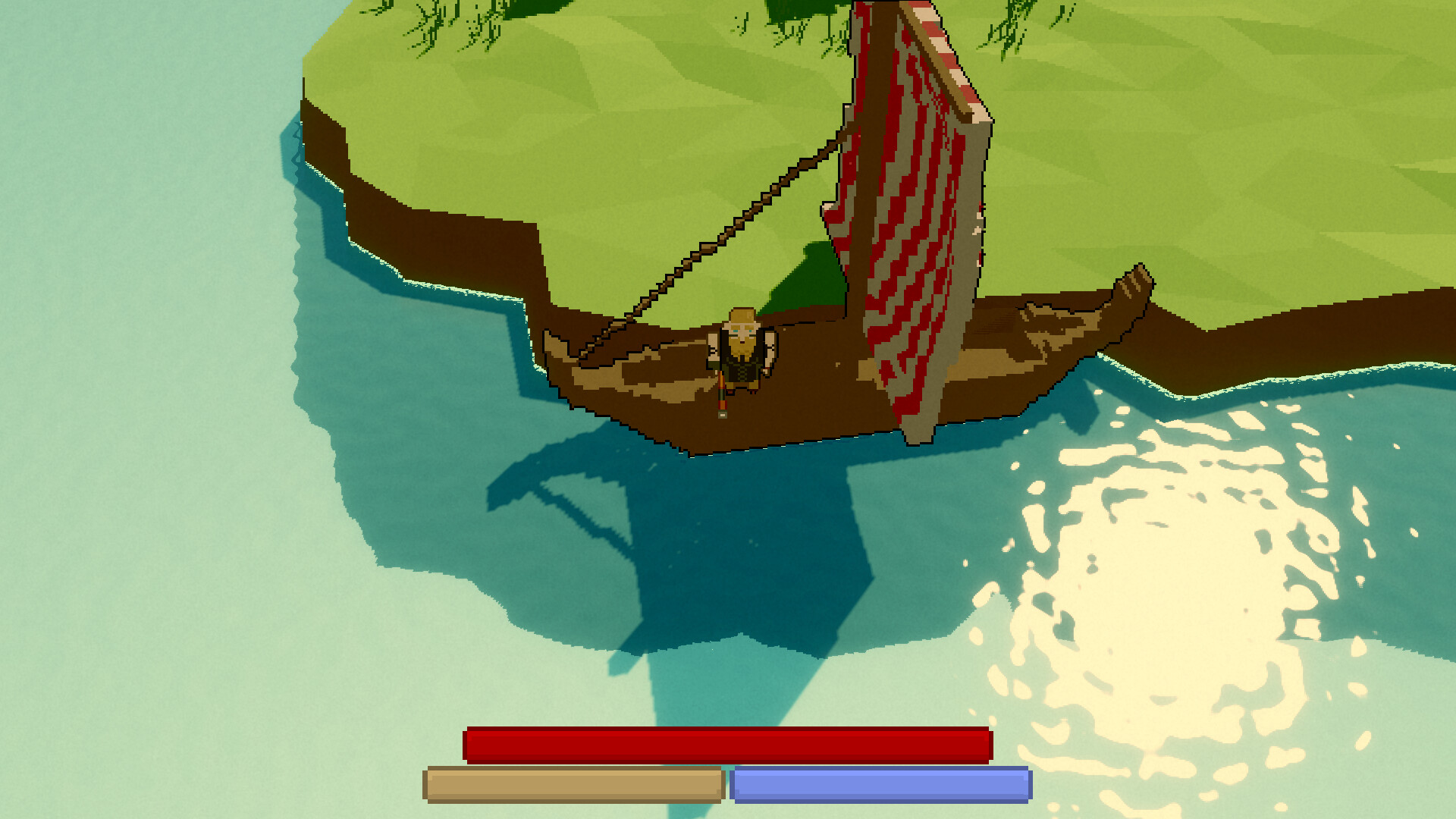Click the tan stamina bar

click(x=573, y=785)
